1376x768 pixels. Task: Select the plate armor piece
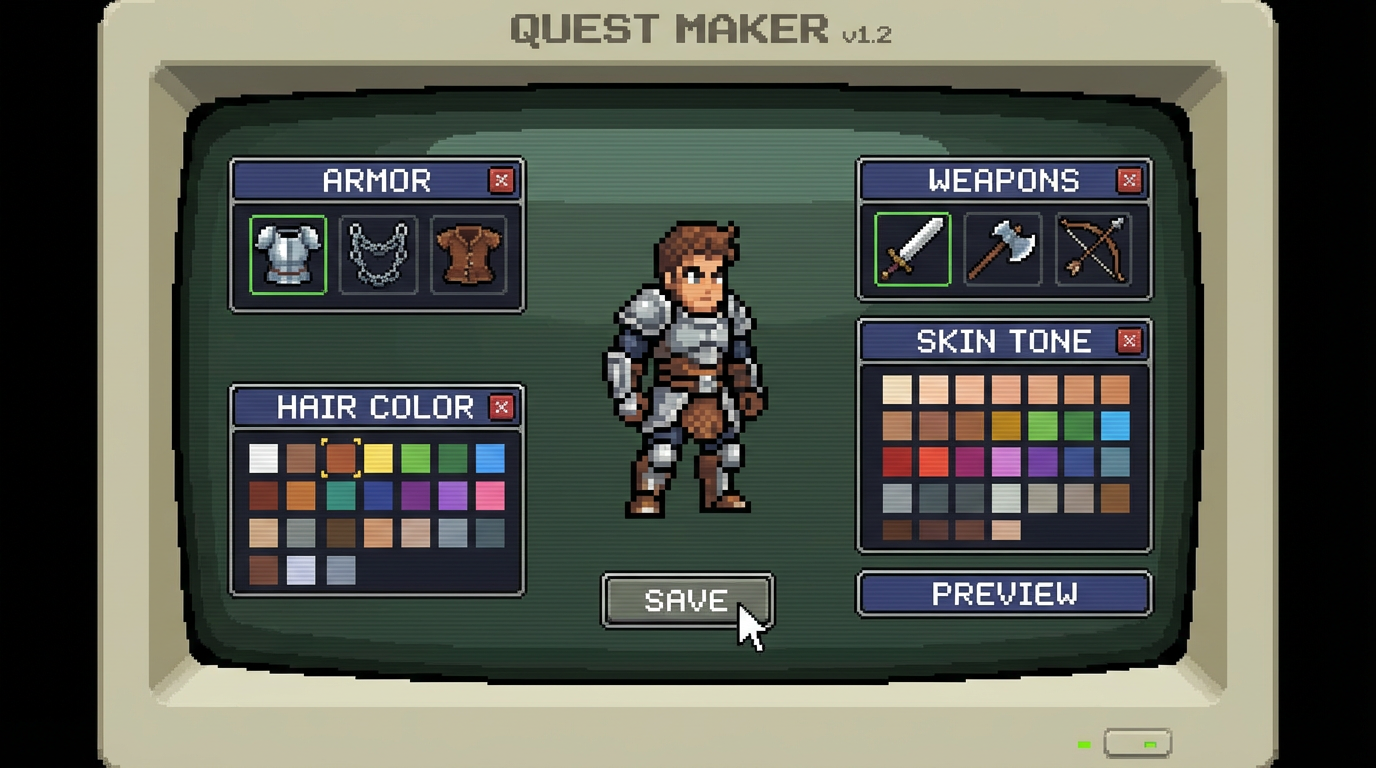tap(289, 253)
